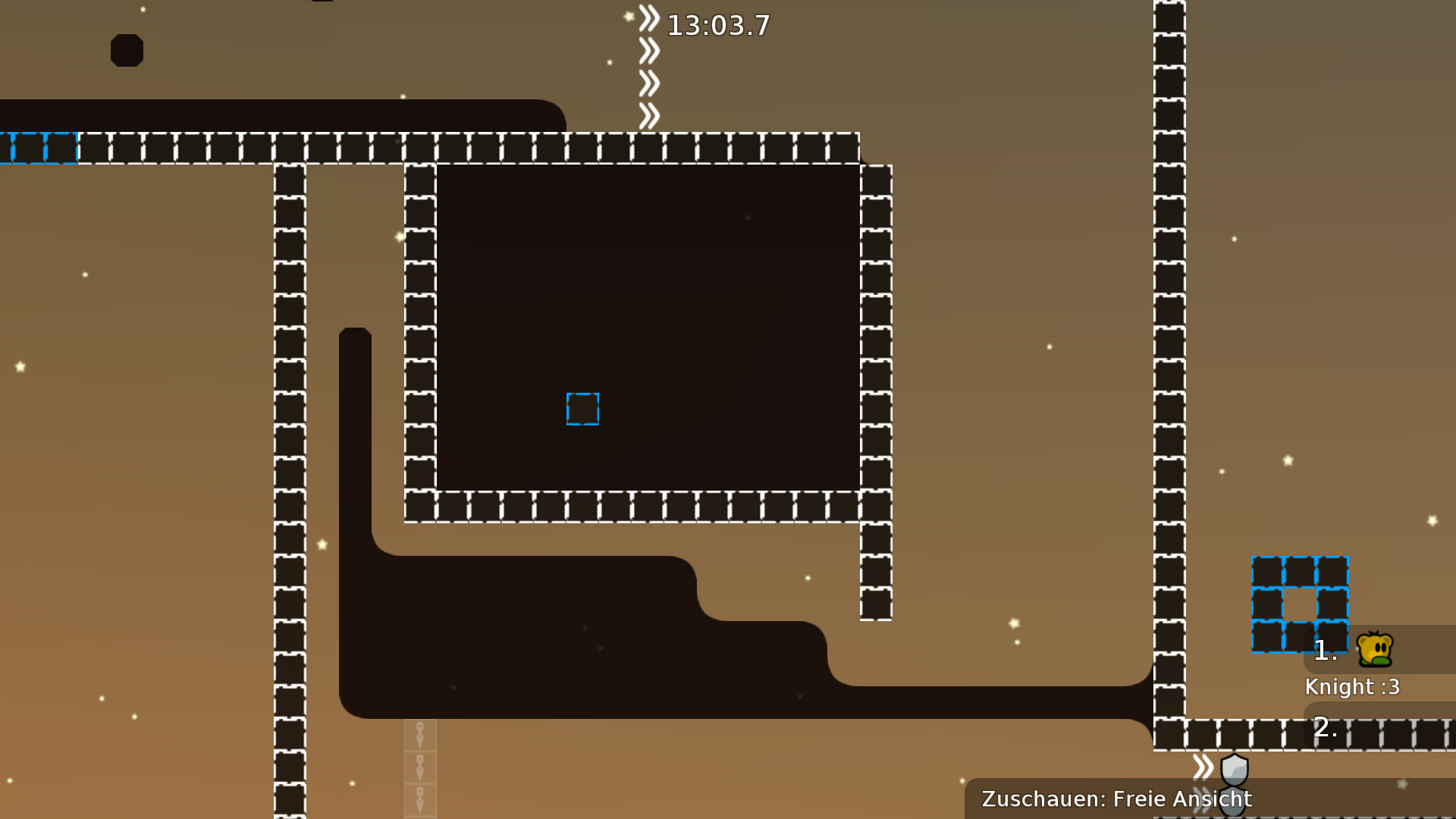This screenshot has width=1456, height=819.
Task: Click the faded shield icon below the first one
Action: [1232, 802]
